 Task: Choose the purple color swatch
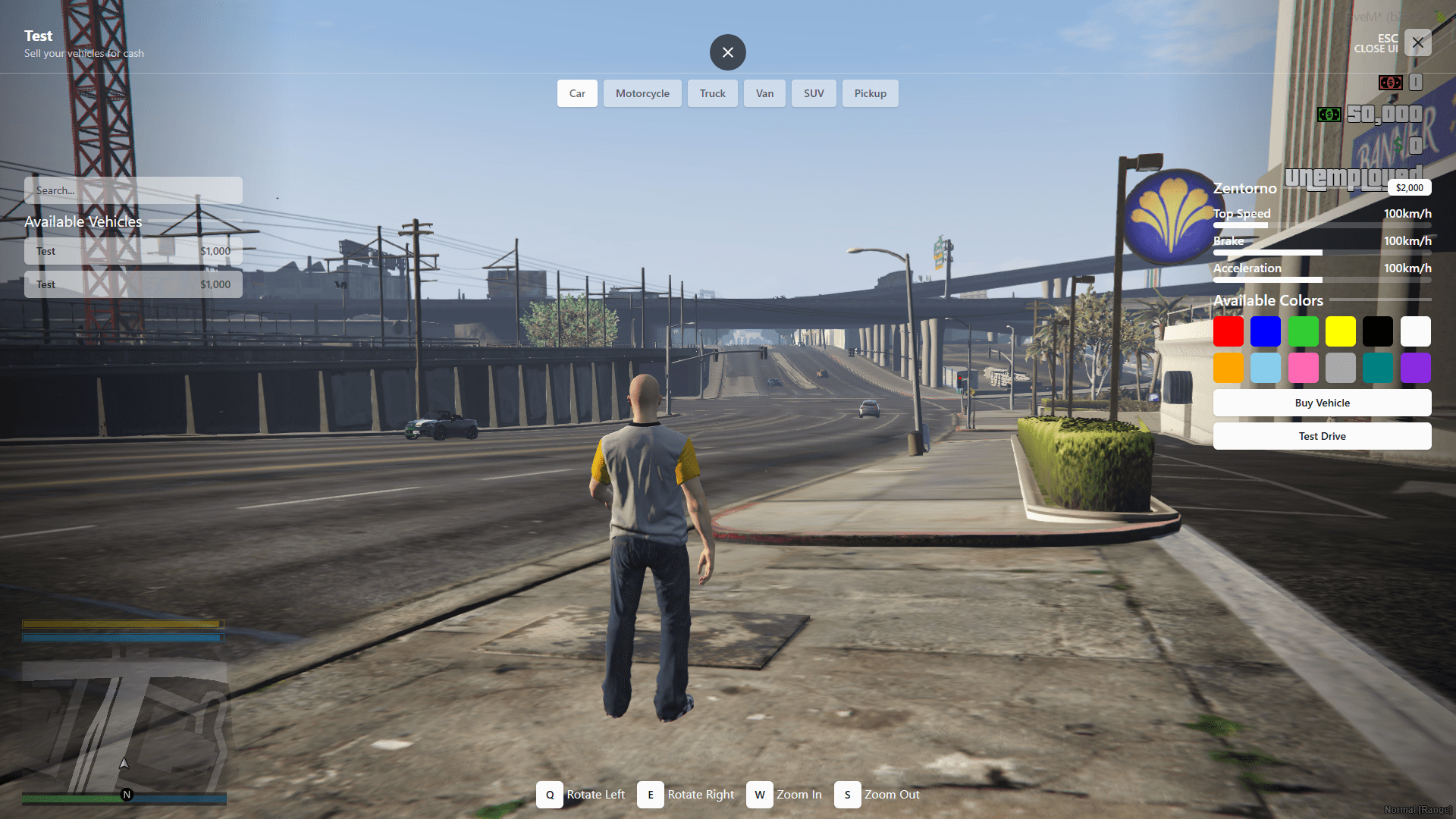1416,368
